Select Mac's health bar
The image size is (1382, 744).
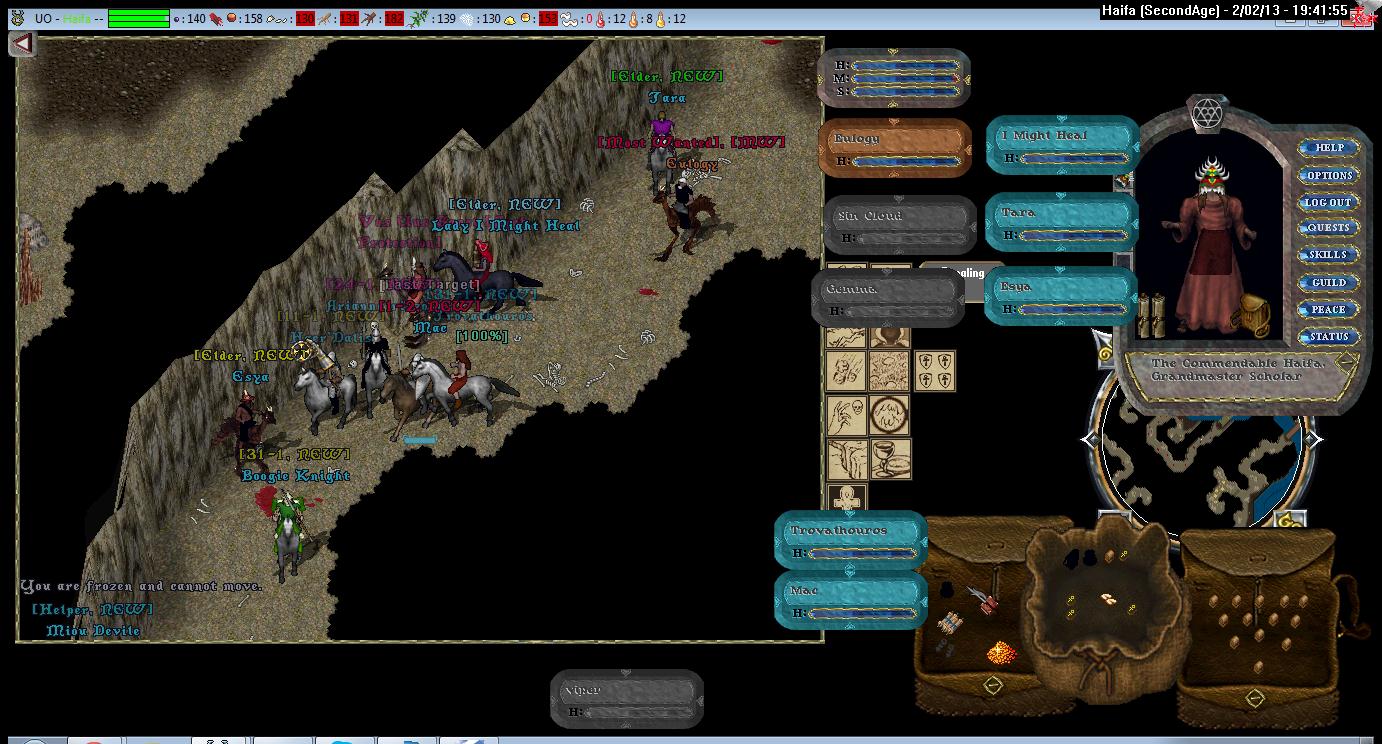tap(851, 600)
